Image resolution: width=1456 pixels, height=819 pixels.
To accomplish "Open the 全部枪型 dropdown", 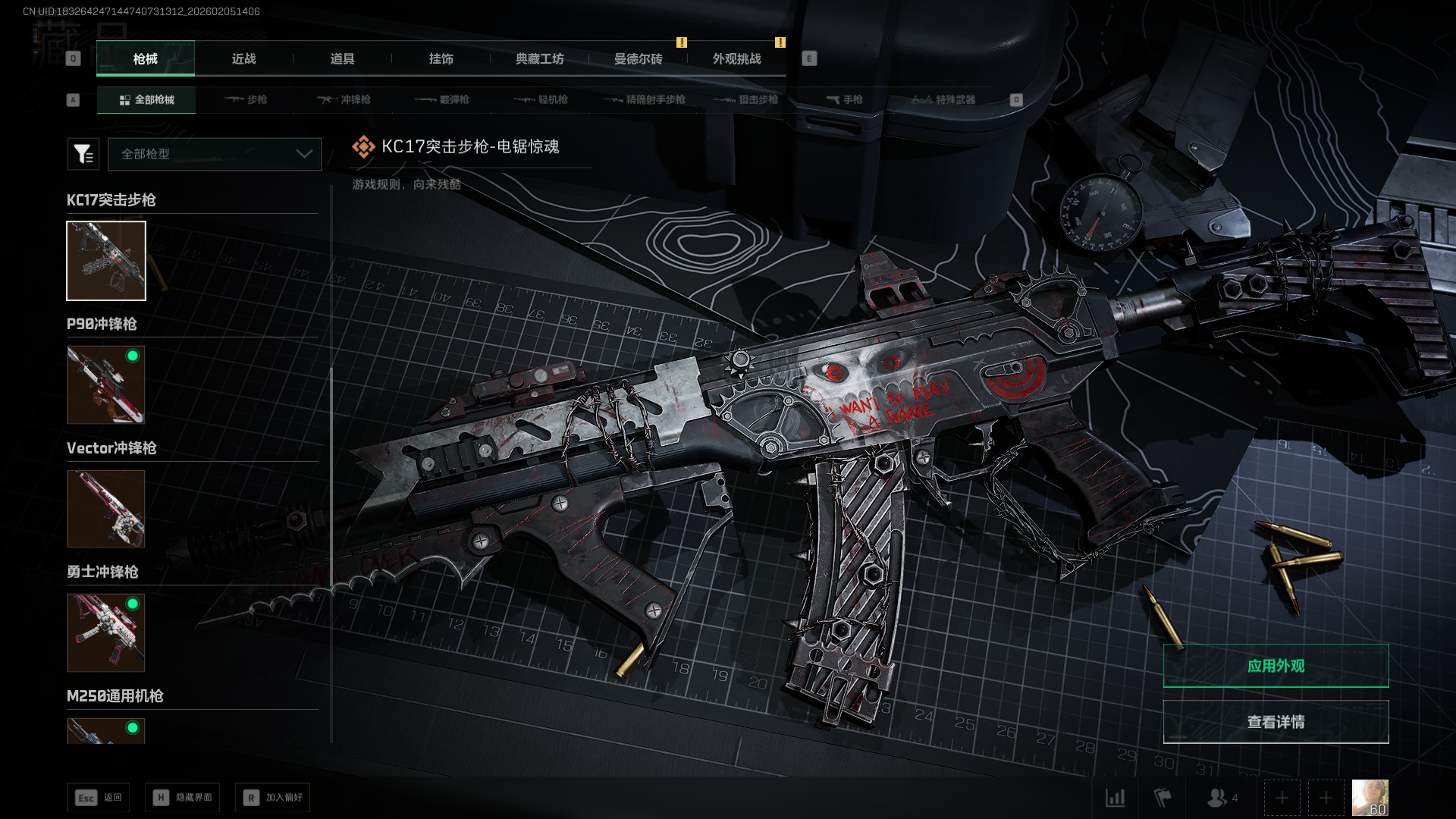I will click(215, 154).
